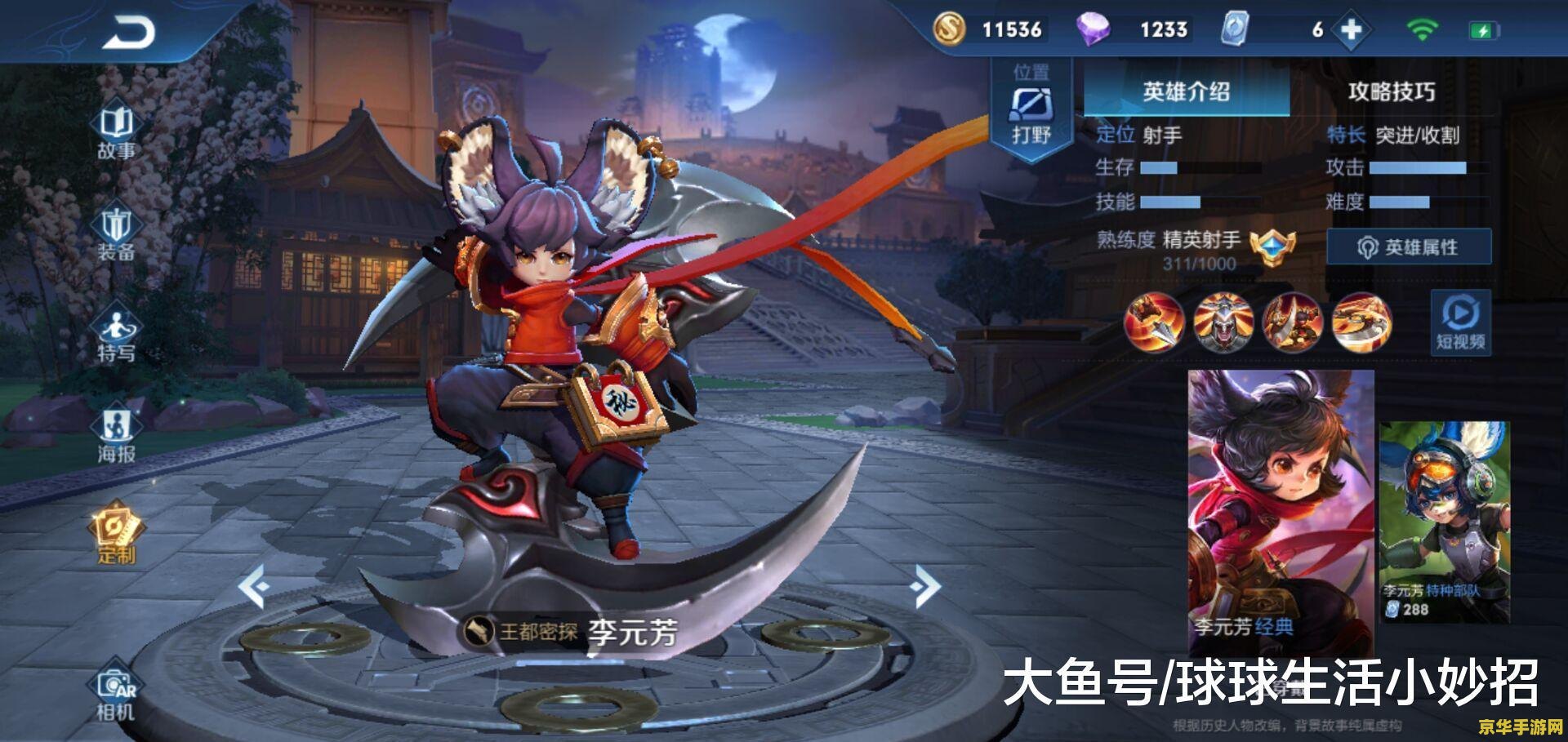Launch the AR 相机 camera mode
The image size is (1568, 742).
(x=117, y=690)
